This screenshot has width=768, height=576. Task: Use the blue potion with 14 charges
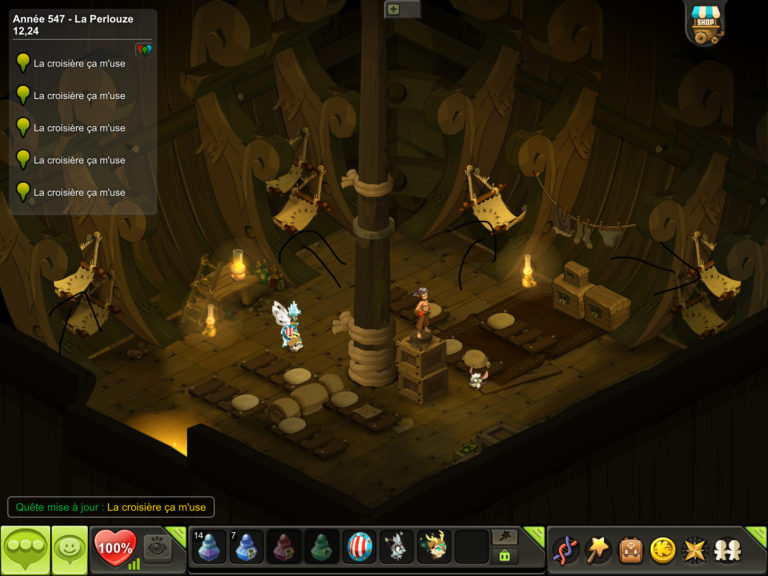(x=209, y=547)
